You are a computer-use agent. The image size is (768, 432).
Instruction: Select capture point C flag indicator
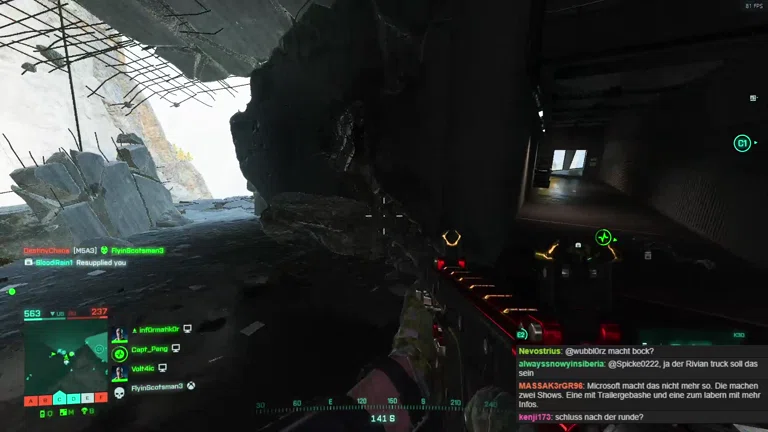[x=60, y=400]
